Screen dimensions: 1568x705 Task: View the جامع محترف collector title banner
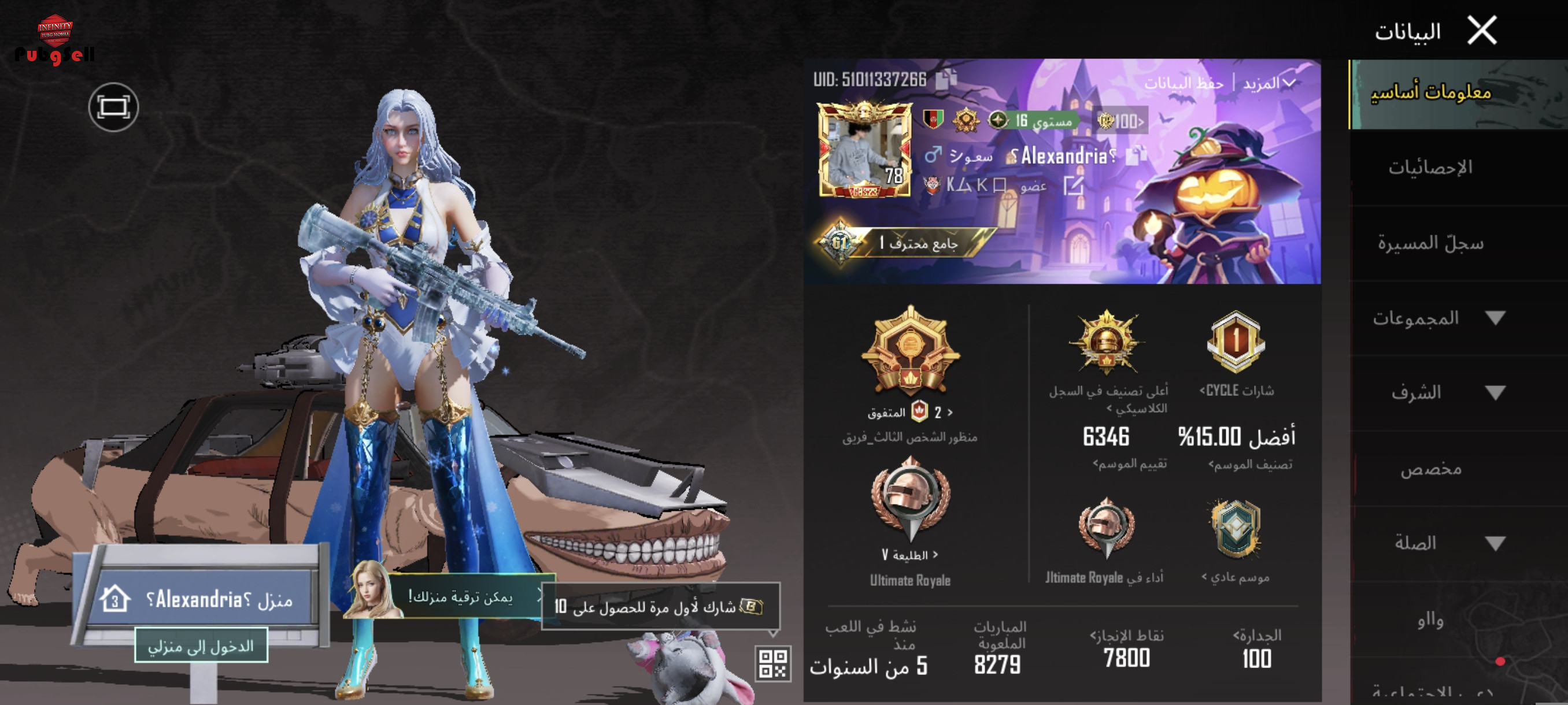coord(907,243)
